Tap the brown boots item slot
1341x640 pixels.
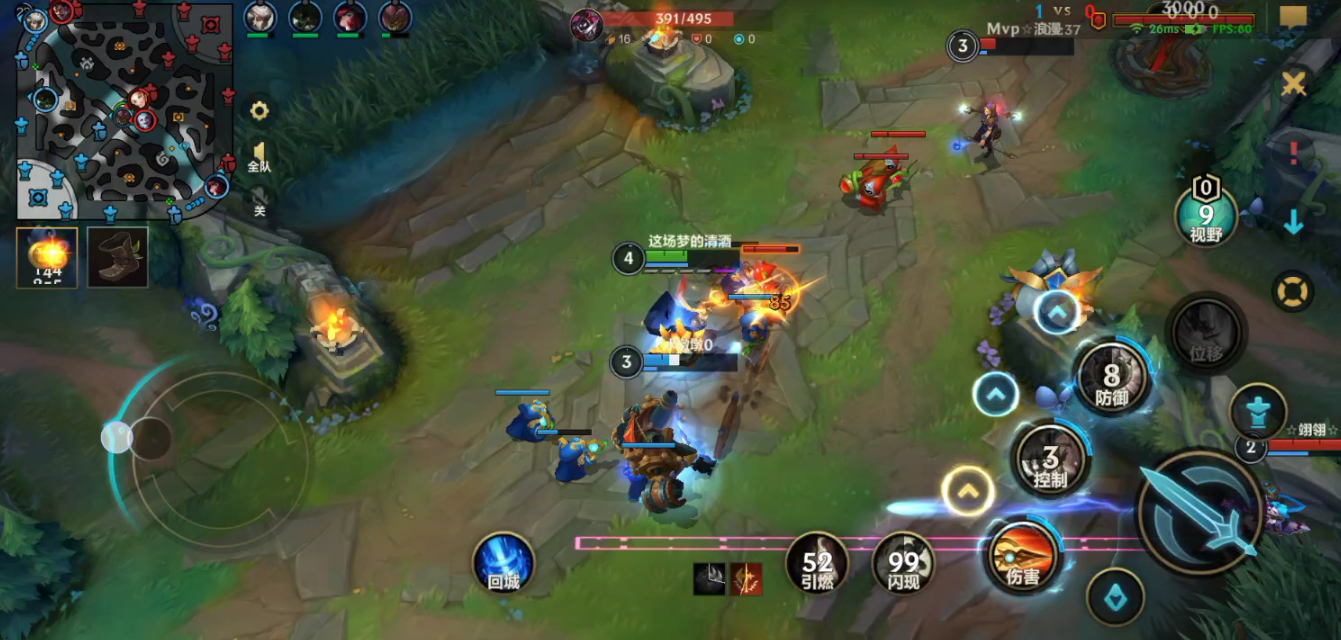(x=117, y=257)
